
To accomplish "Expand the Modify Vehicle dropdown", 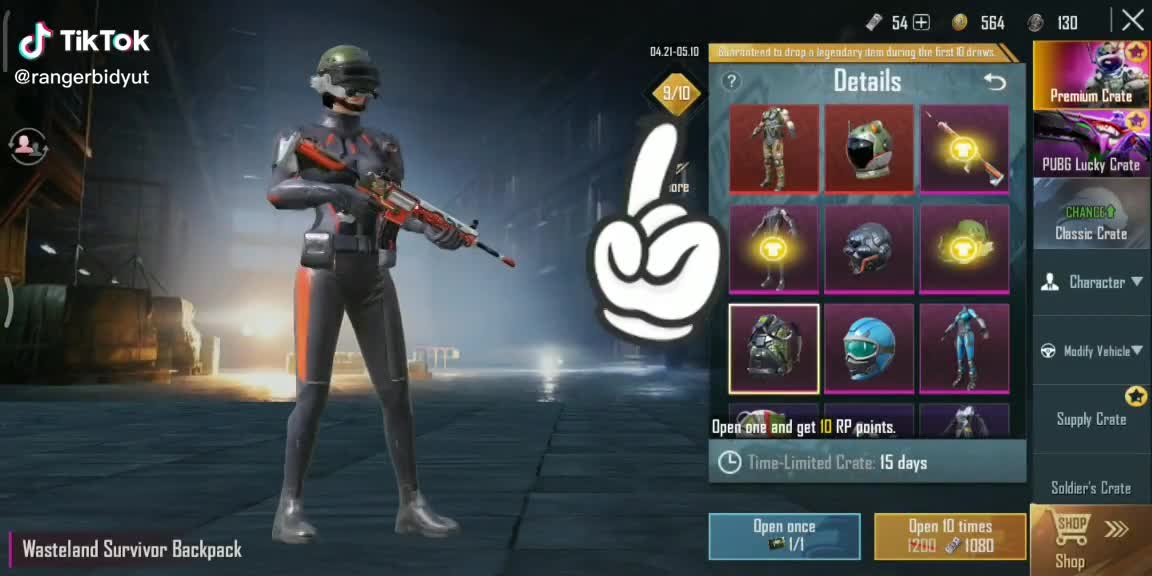I will coord(1091,351).
